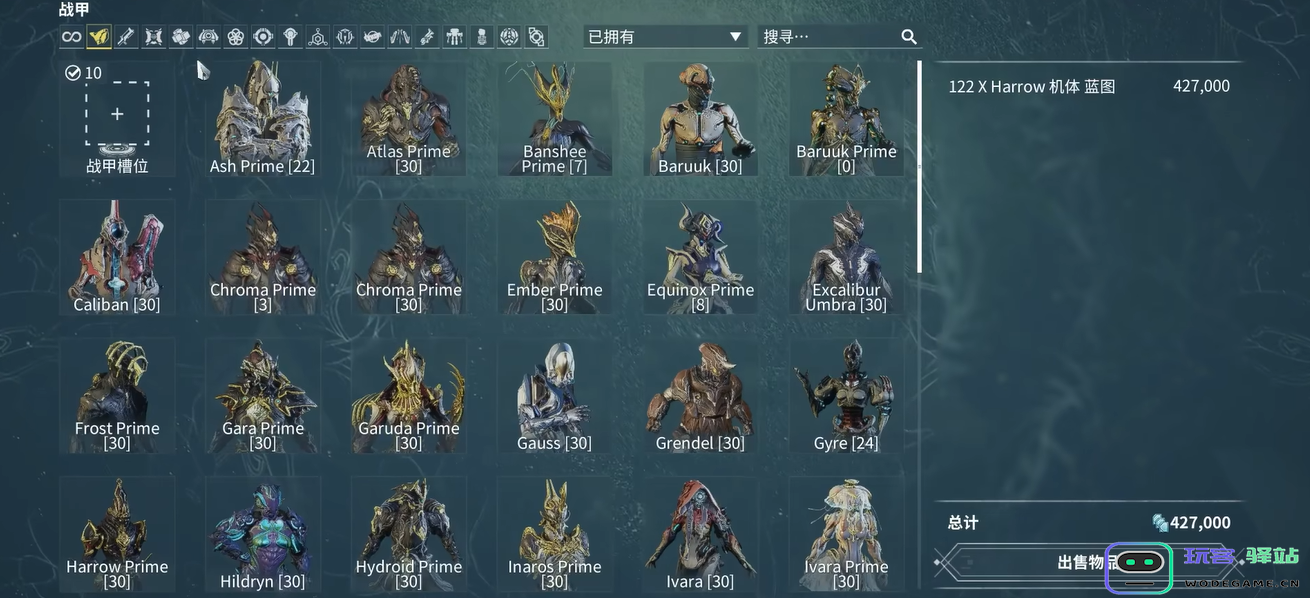
Task: Select Excalibur Umbra [30]
Action: 848,256
